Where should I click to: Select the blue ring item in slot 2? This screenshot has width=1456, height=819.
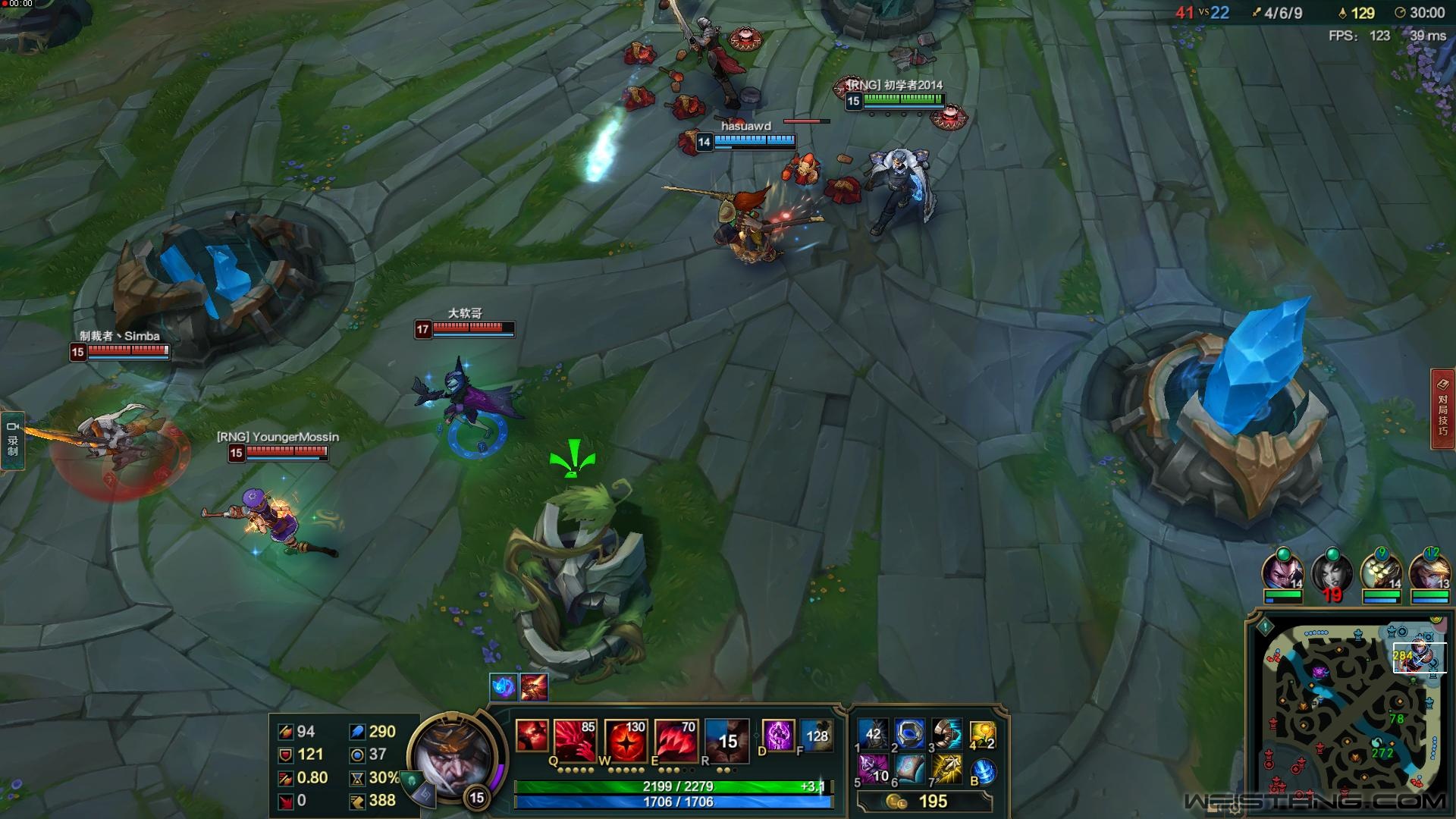[x=909, y=734]
